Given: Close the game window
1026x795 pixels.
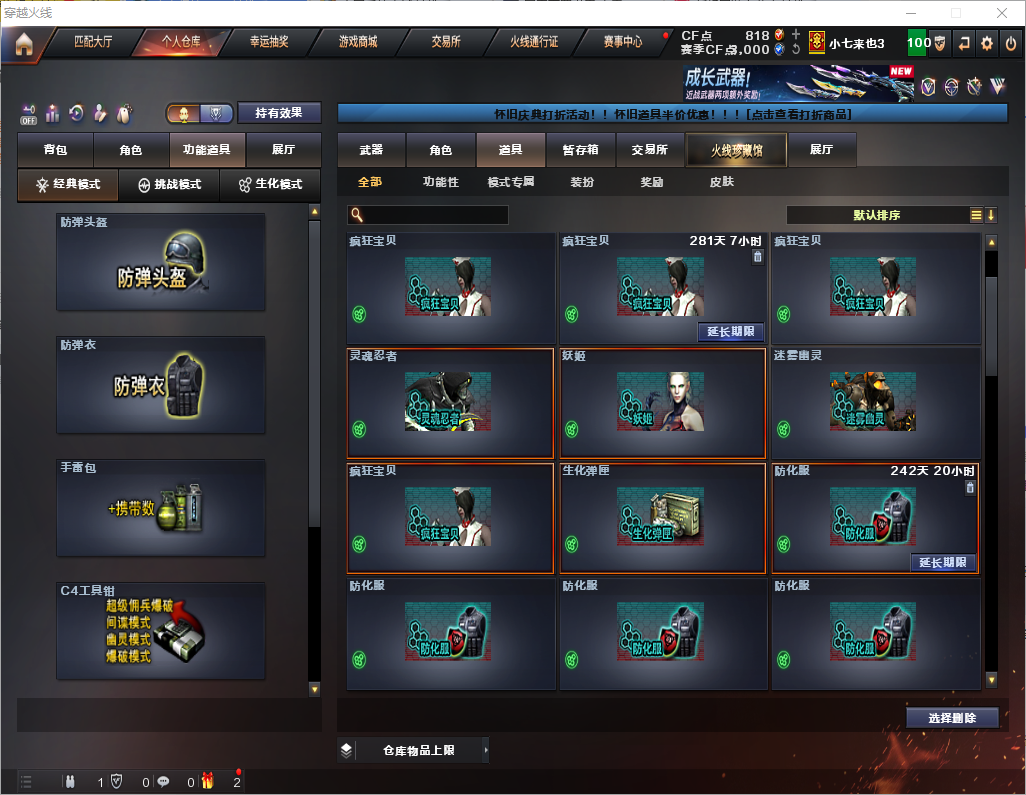Looking at the screenshot, I should 1002,13.
